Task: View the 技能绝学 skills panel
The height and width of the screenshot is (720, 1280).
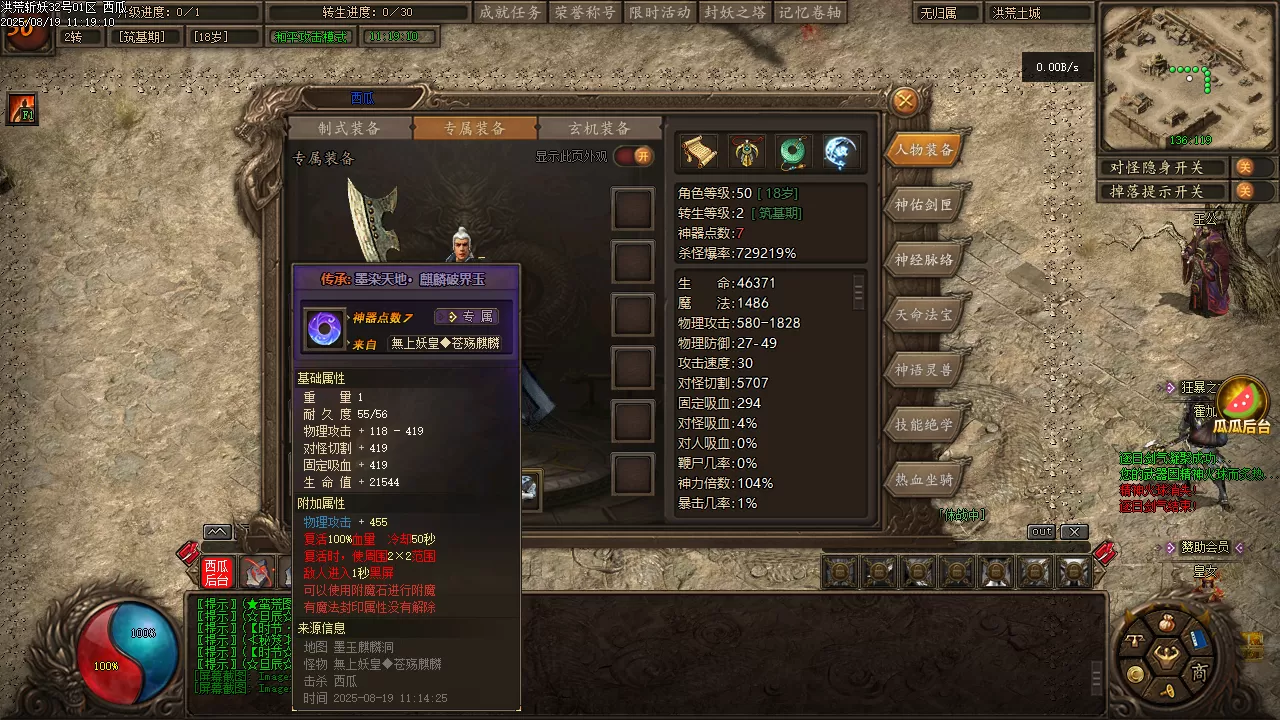Action: pos(924,425)
